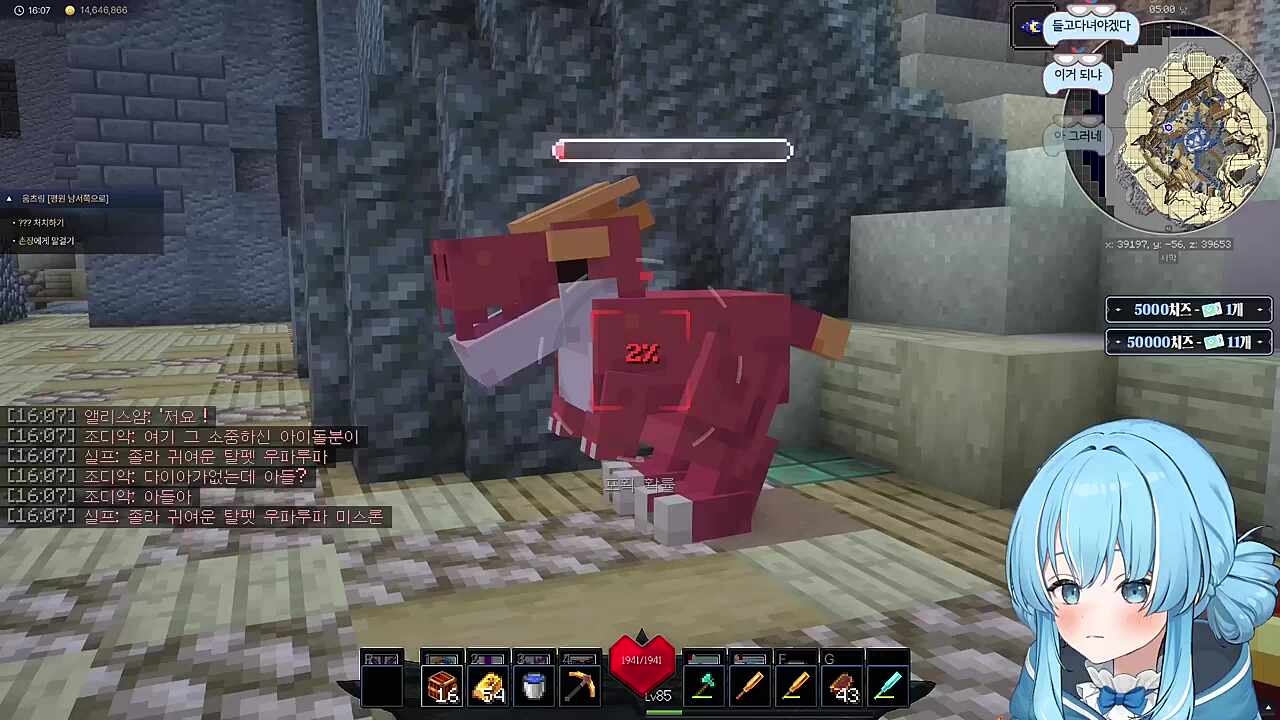Collapse the quest tracker arrow
This screenshot has width=1280, height=720.
click(x=10, y=199)
